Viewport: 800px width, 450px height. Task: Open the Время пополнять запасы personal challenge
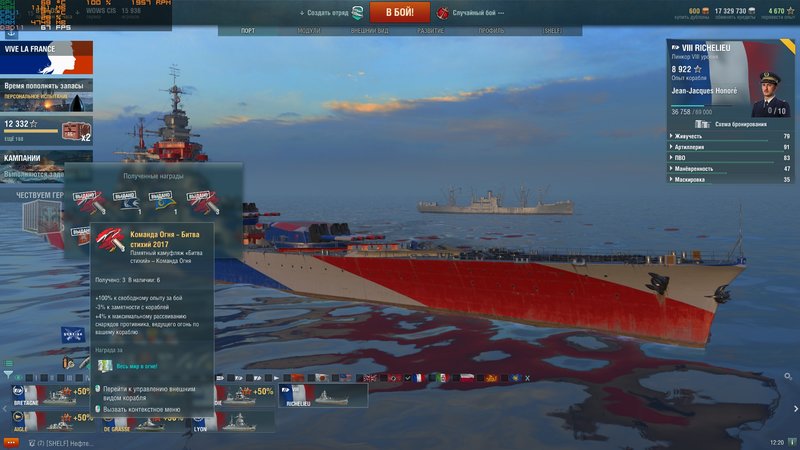coord(46,94)
